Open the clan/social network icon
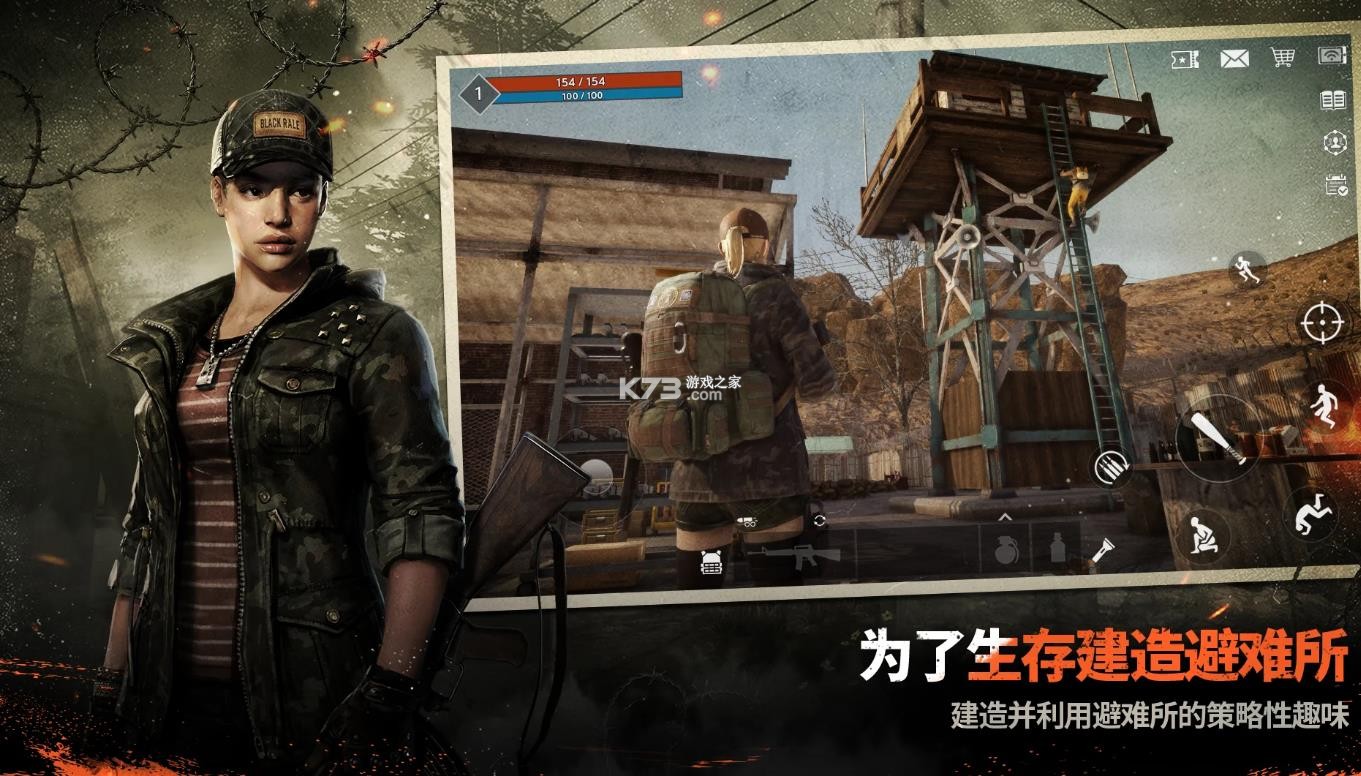1361x776 pixels. click(x=1334, y=143)
